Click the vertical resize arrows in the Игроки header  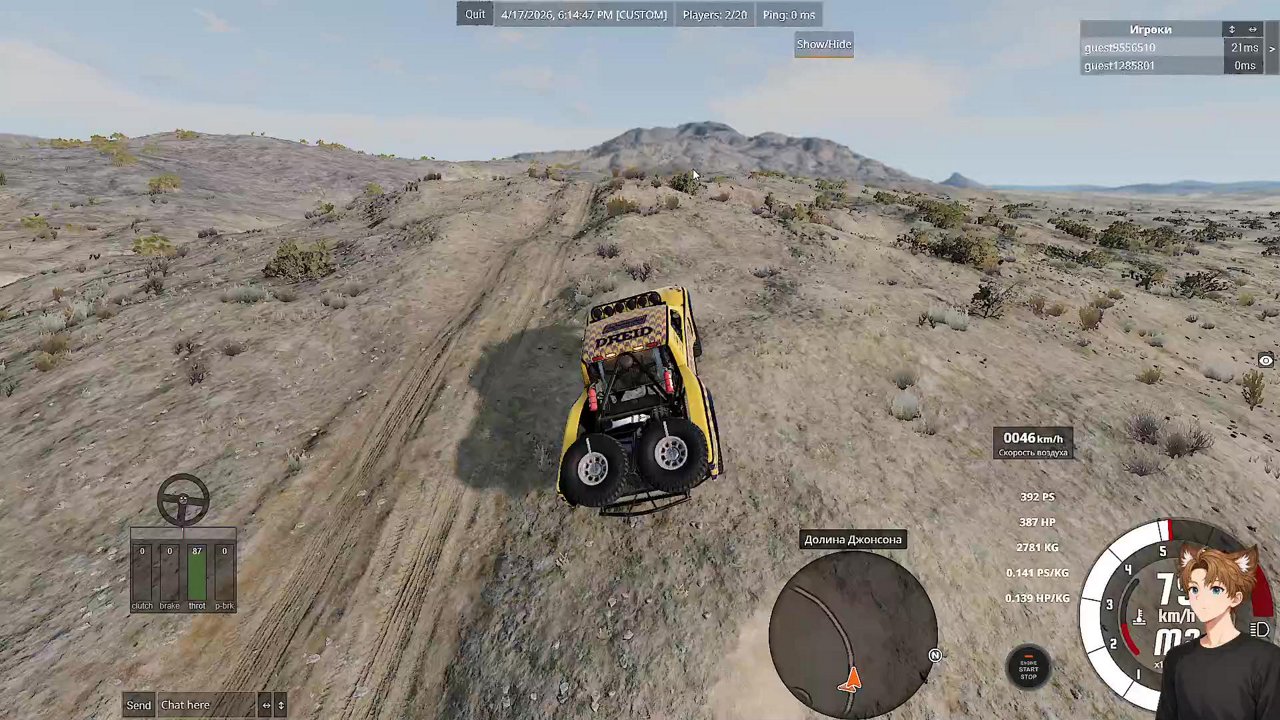coord(1232,30)
